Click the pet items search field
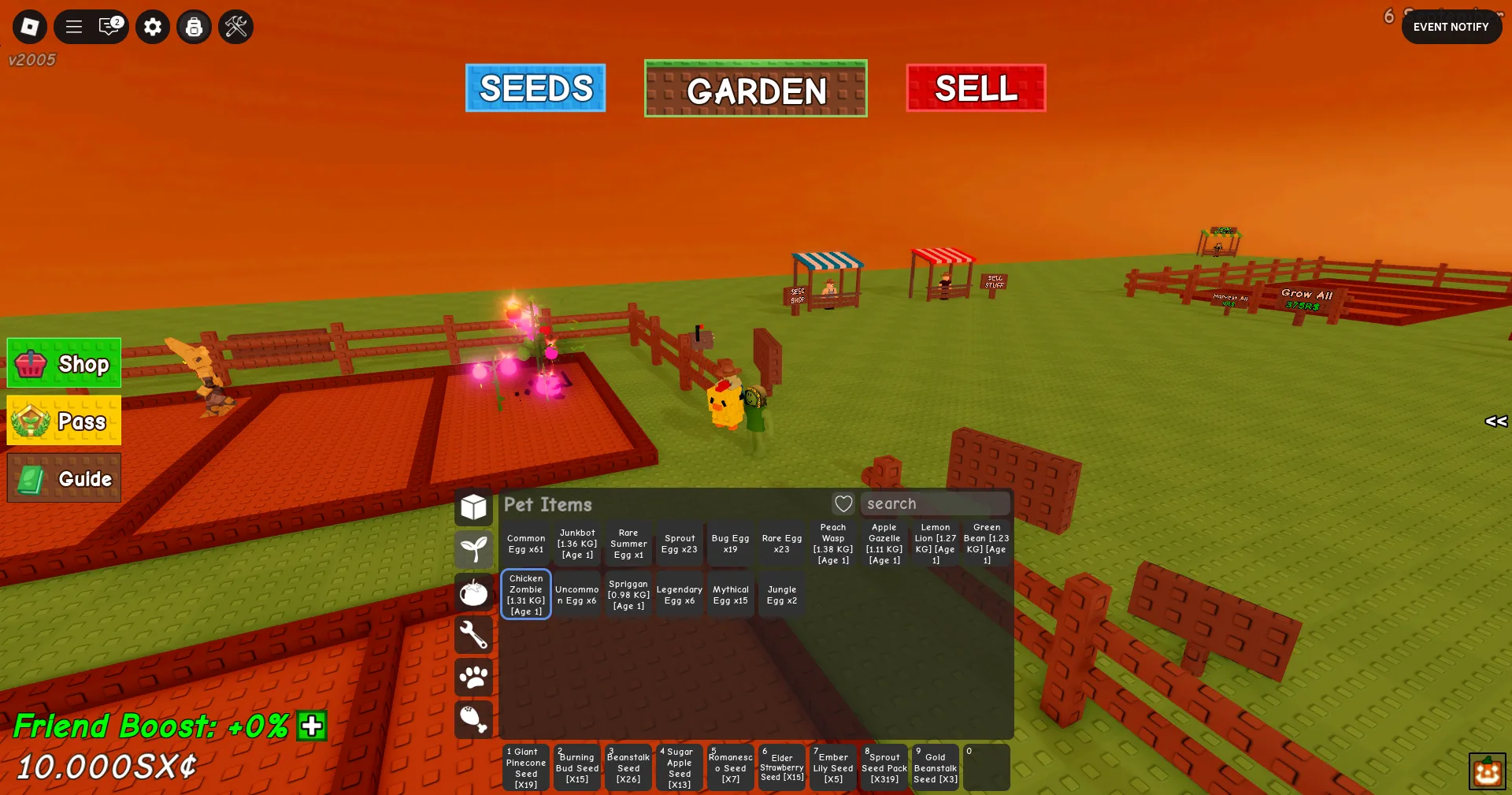Viewport: 1512px width, 795px height. [936, 503]
